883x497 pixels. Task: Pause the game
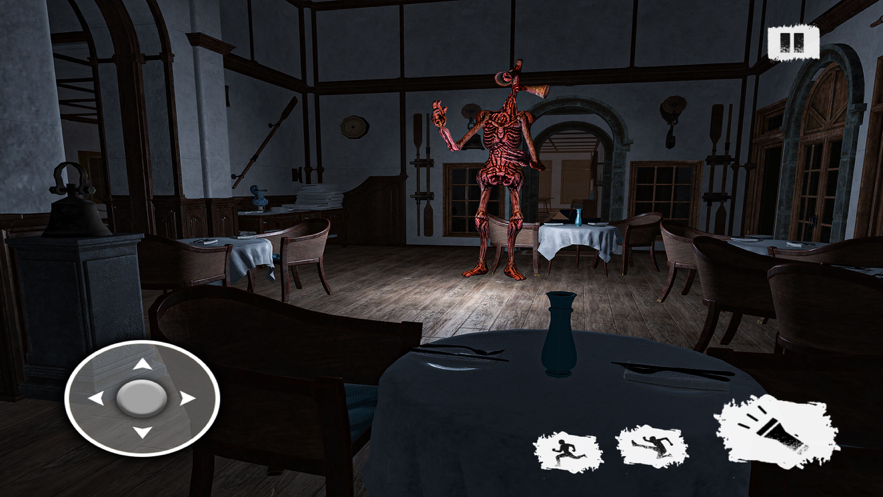(793, 43)
